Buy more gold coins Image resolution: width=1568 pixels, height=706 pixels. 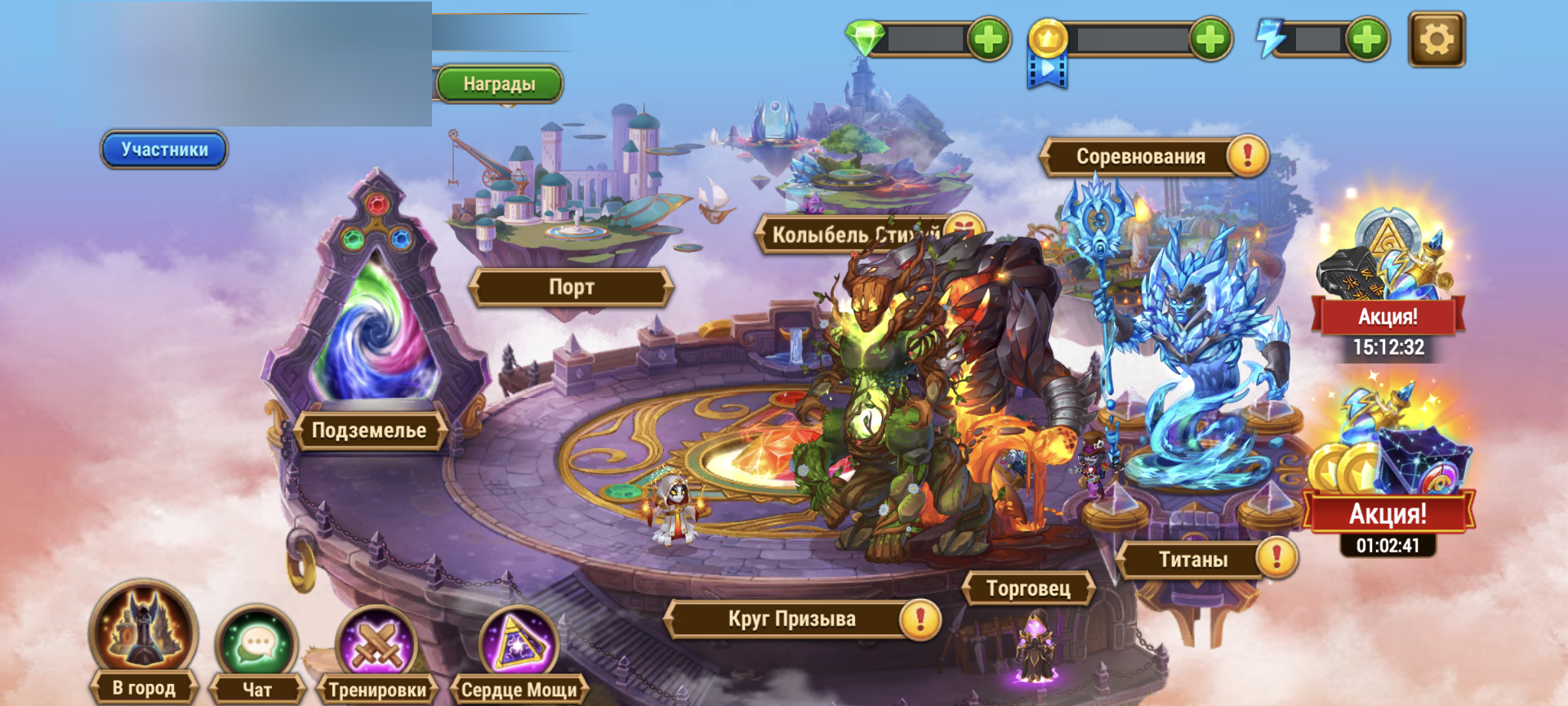pyautogui.click(x=1210, y=39)
